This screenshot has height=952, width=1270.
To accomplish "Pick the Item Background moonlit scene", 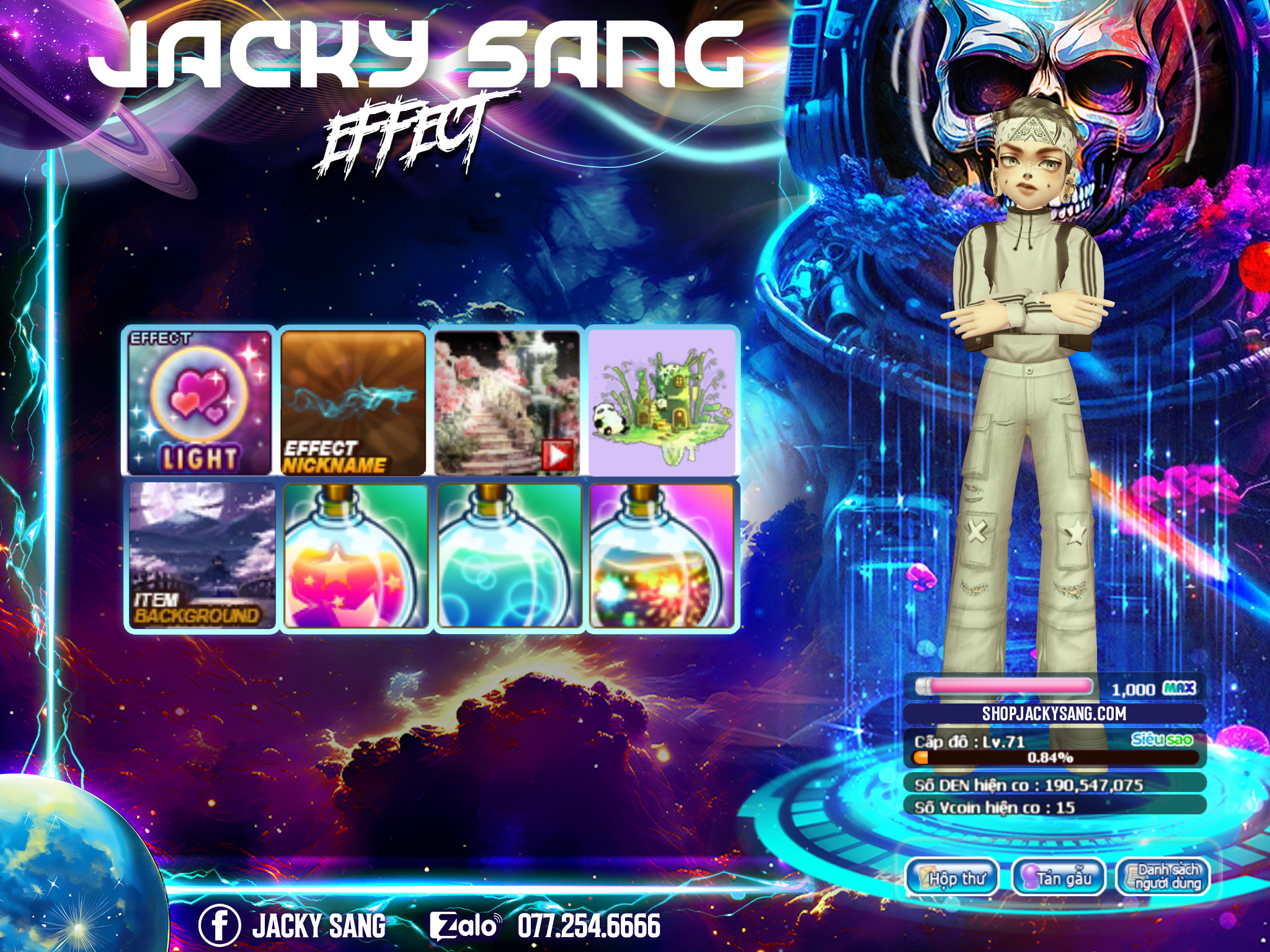I will click(201, 556).
